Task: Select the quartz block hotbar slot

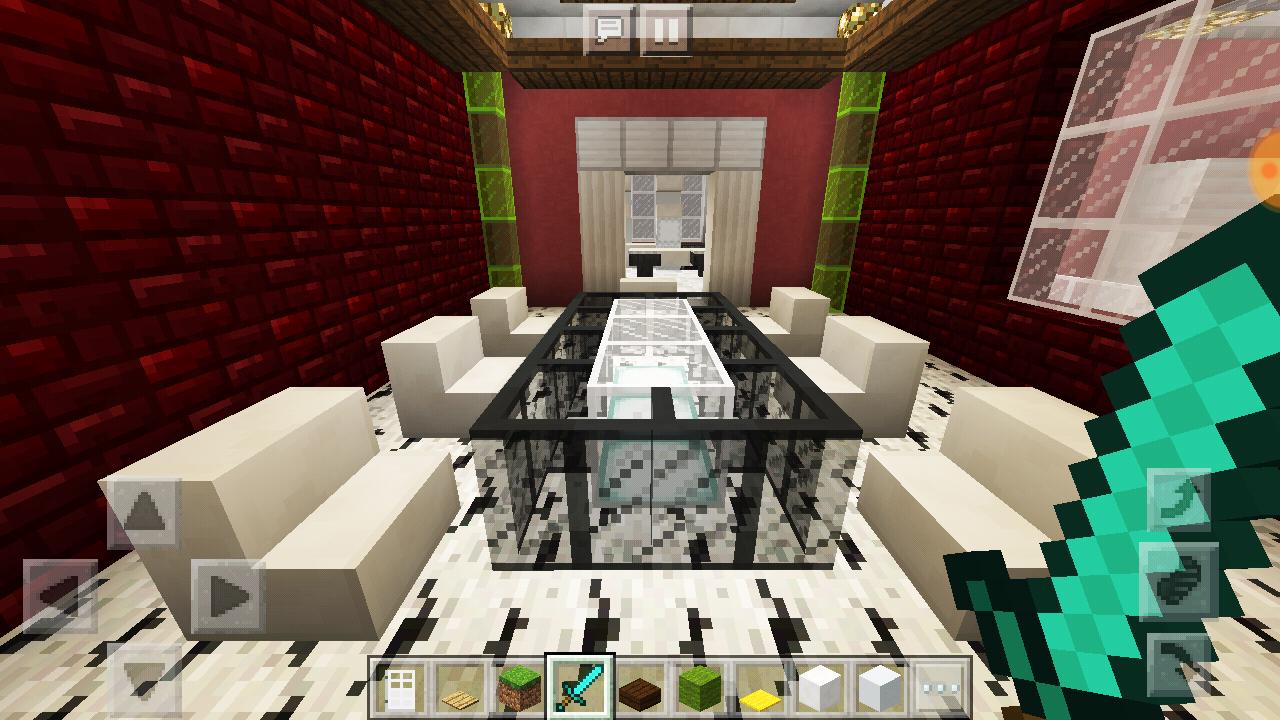Action: tap(878, 688)
